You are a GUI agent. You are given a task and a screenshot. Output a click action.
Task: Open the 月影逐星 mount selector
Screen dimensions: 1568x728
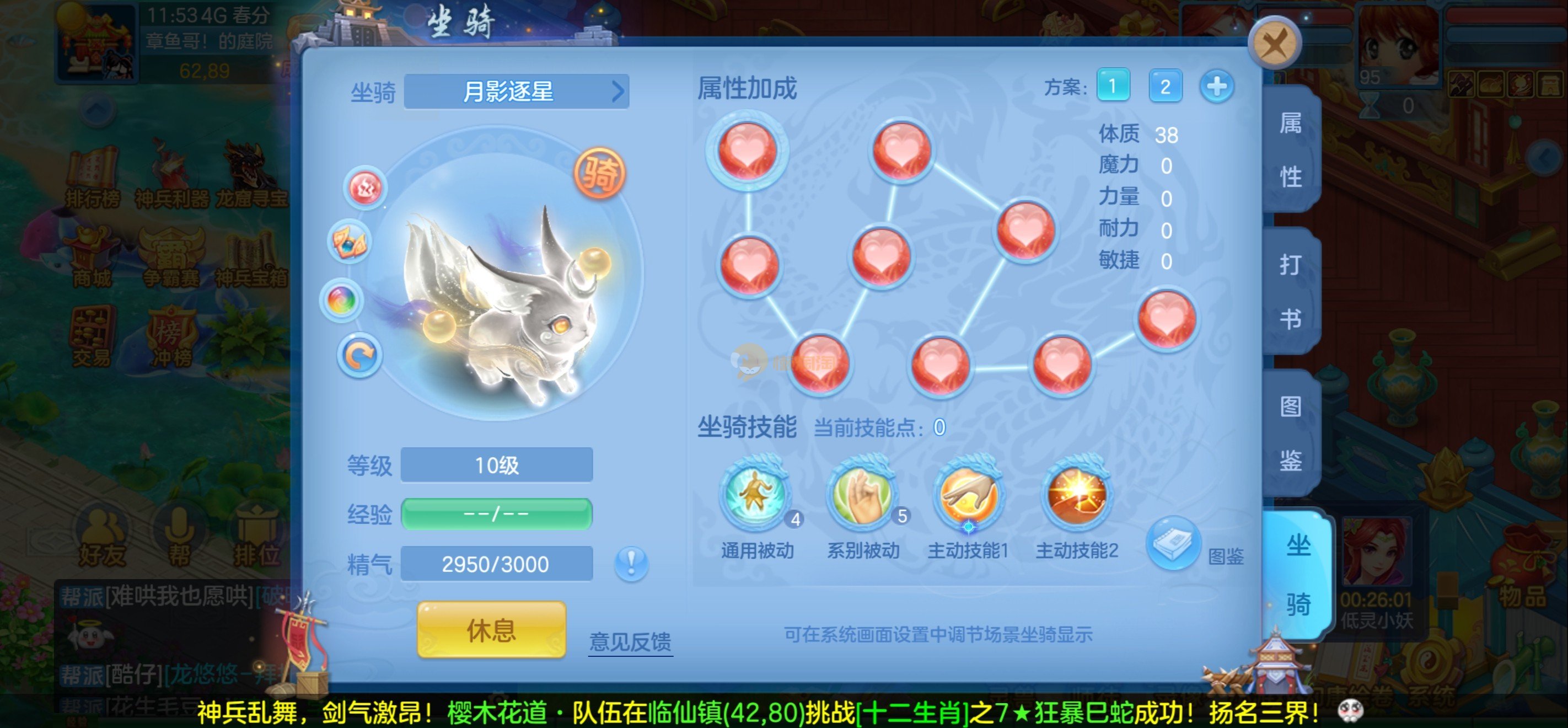pos(515,92)
